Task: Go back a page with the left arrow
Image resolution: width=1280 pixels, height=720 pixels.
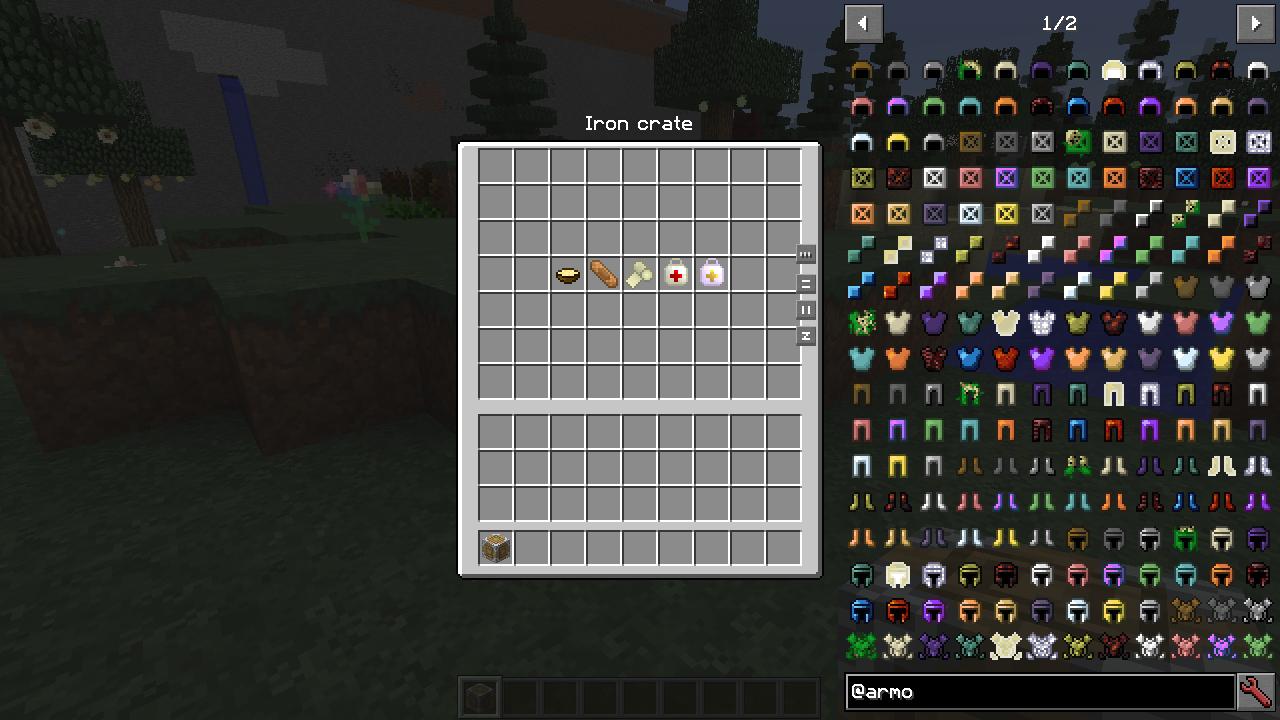Action: point(863,23)
